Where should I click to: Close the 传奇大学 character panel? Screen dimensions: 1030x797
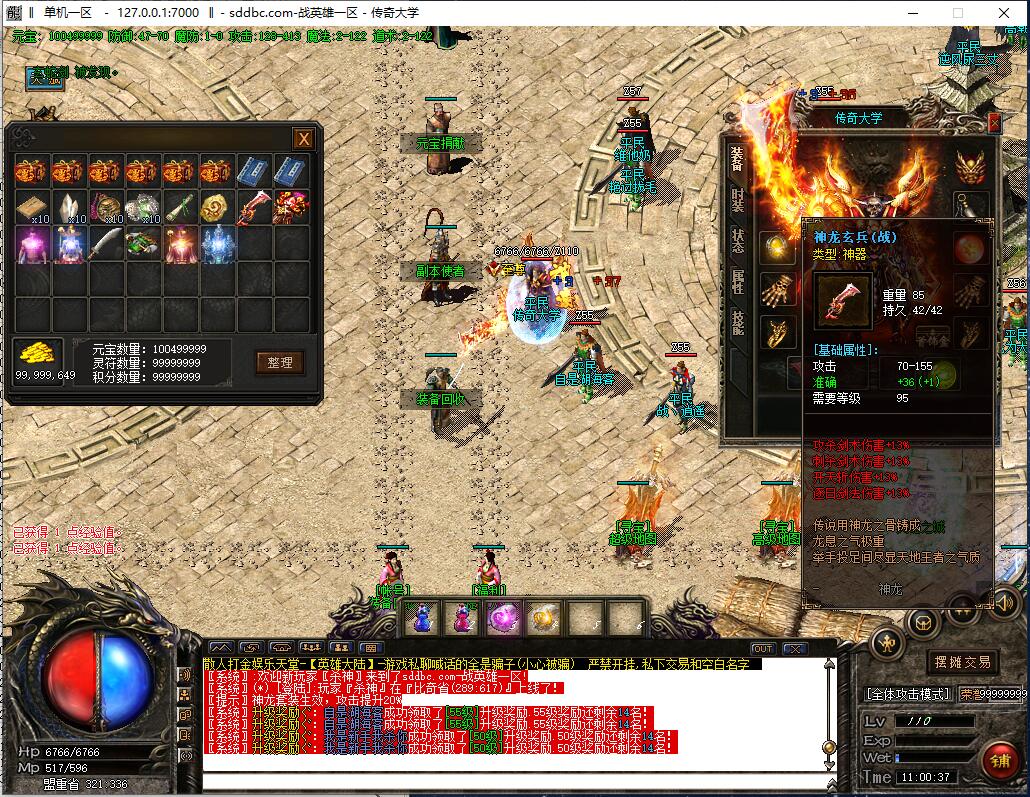click(x=994, y=123)
